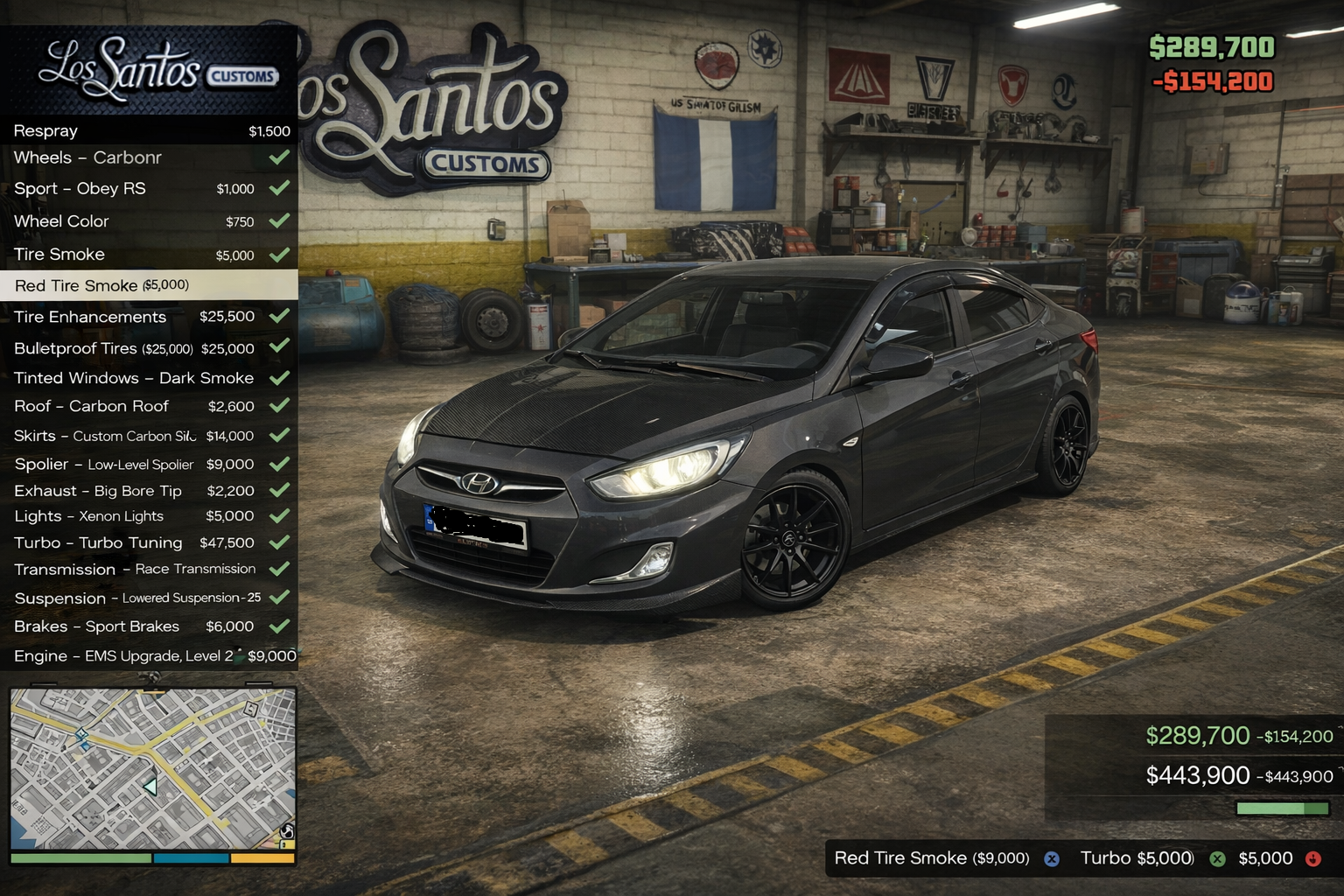The width and height of the screenshot is (1344, 896).
Task: Click the city minimap
Action: point(153,768)
